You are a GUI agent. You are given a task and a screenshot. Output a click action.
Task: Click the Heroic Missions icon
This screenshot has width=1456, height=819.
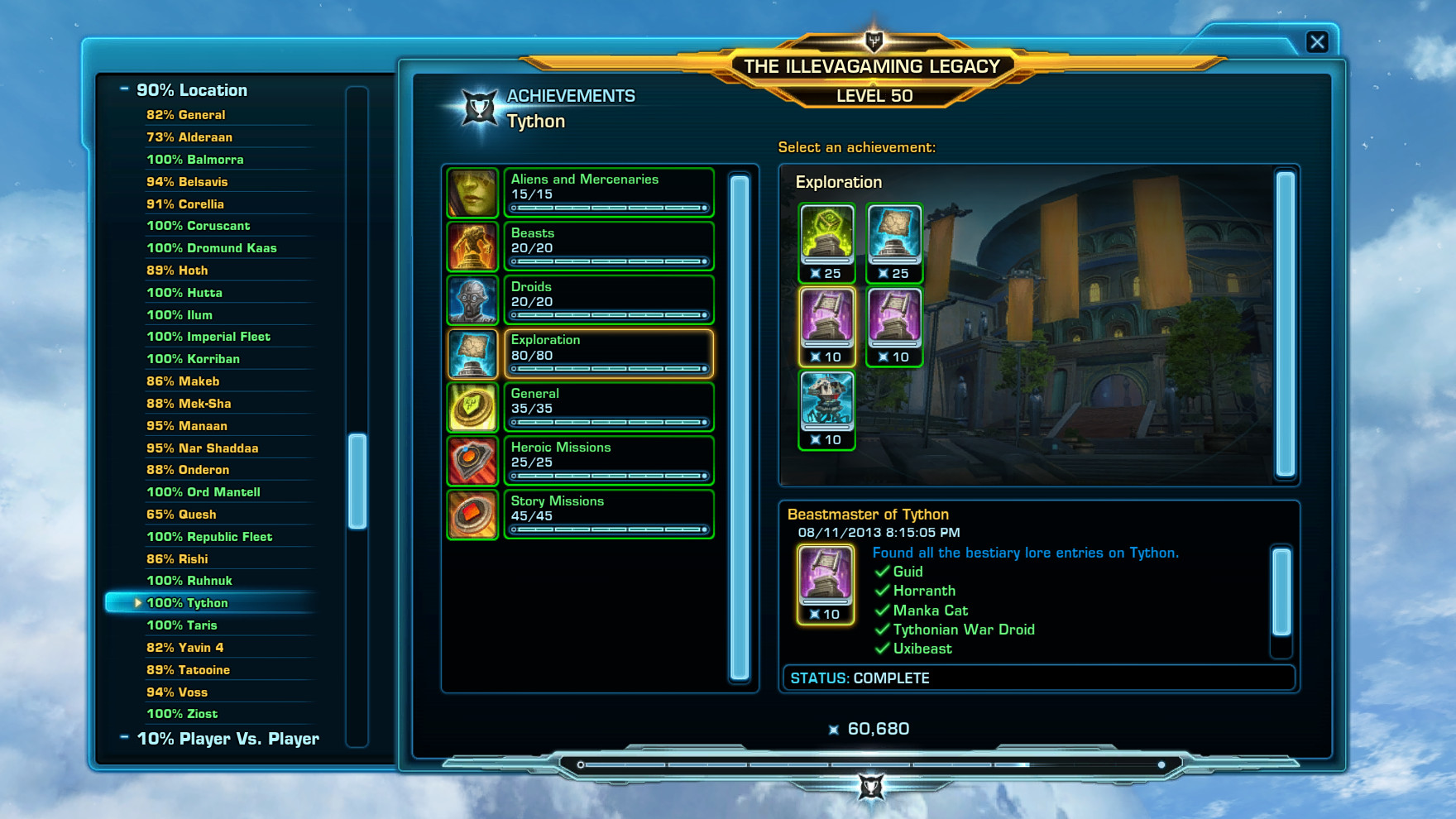tap(472, 459)
